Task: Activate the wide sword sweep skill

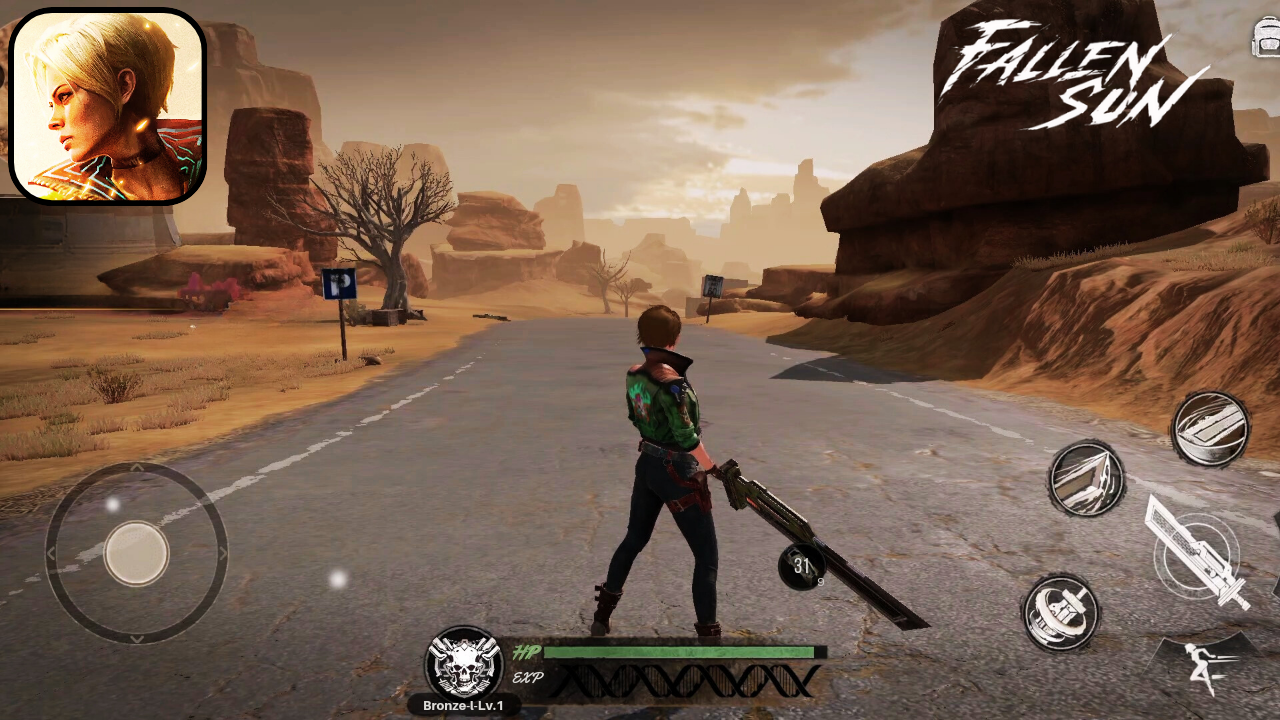Action: pos(1210,429)
